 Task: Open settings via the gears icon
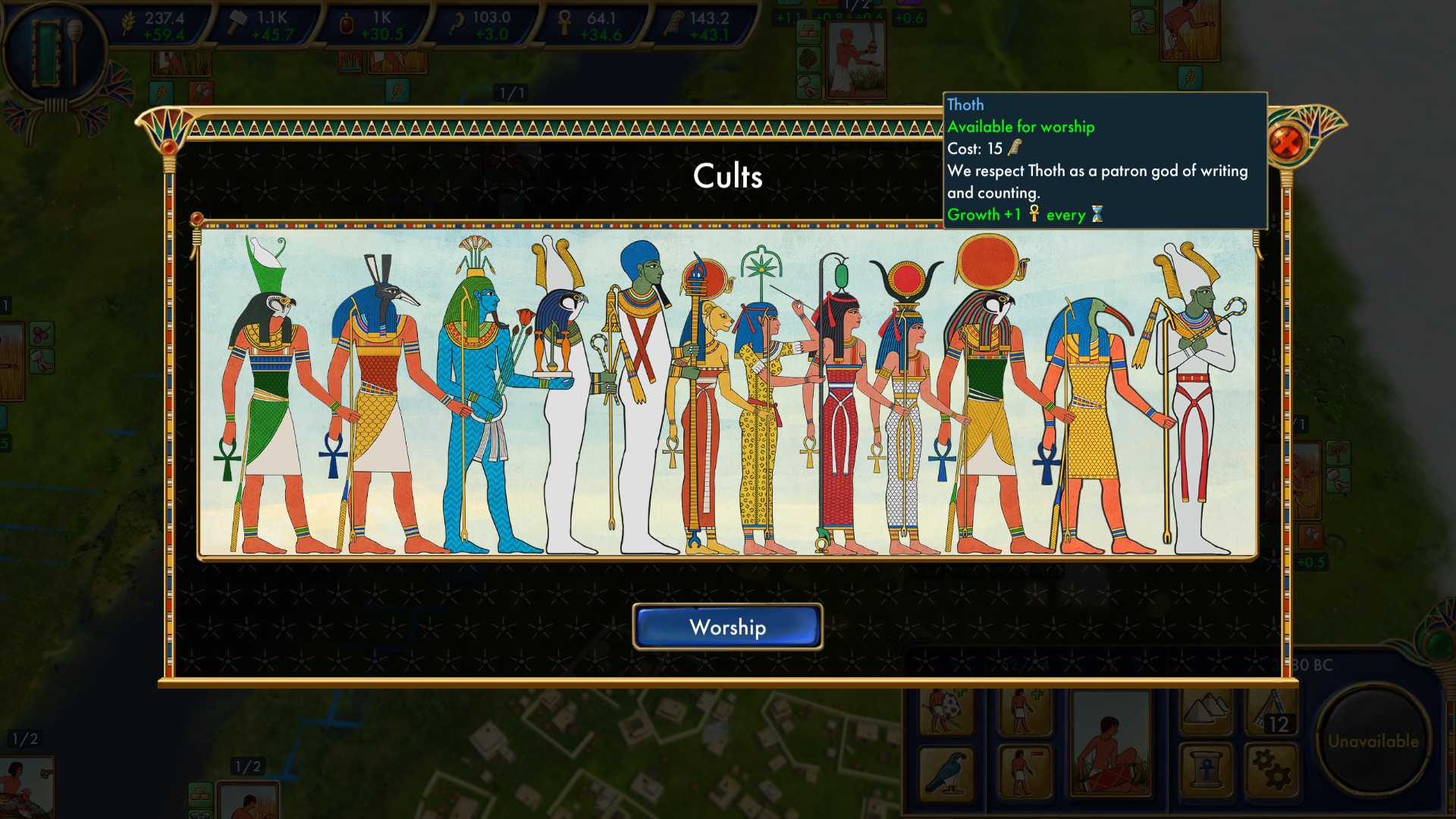[x=1271, y=767]
